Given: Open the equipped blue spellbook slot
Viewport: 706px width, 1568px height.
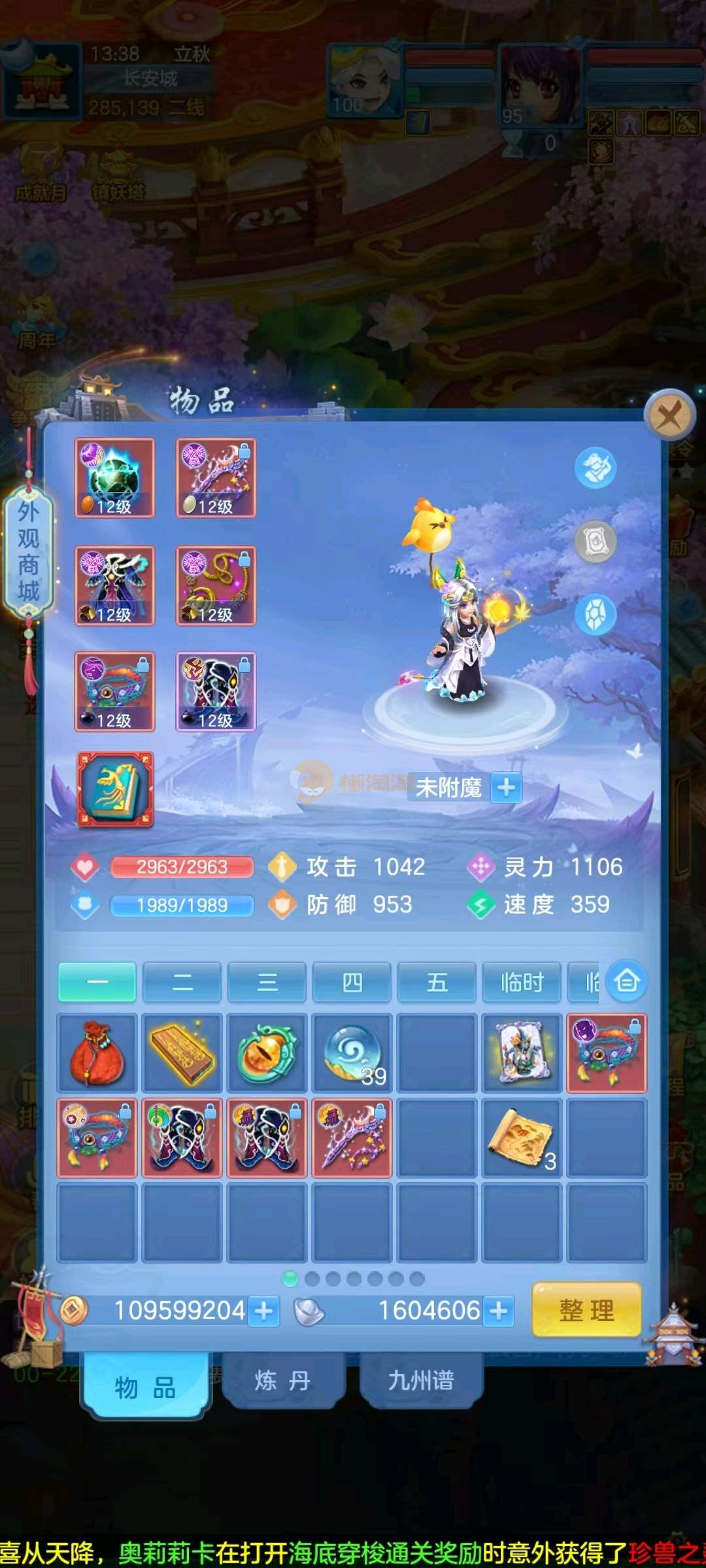Looking at the screenshot, I should click(116, 789).
